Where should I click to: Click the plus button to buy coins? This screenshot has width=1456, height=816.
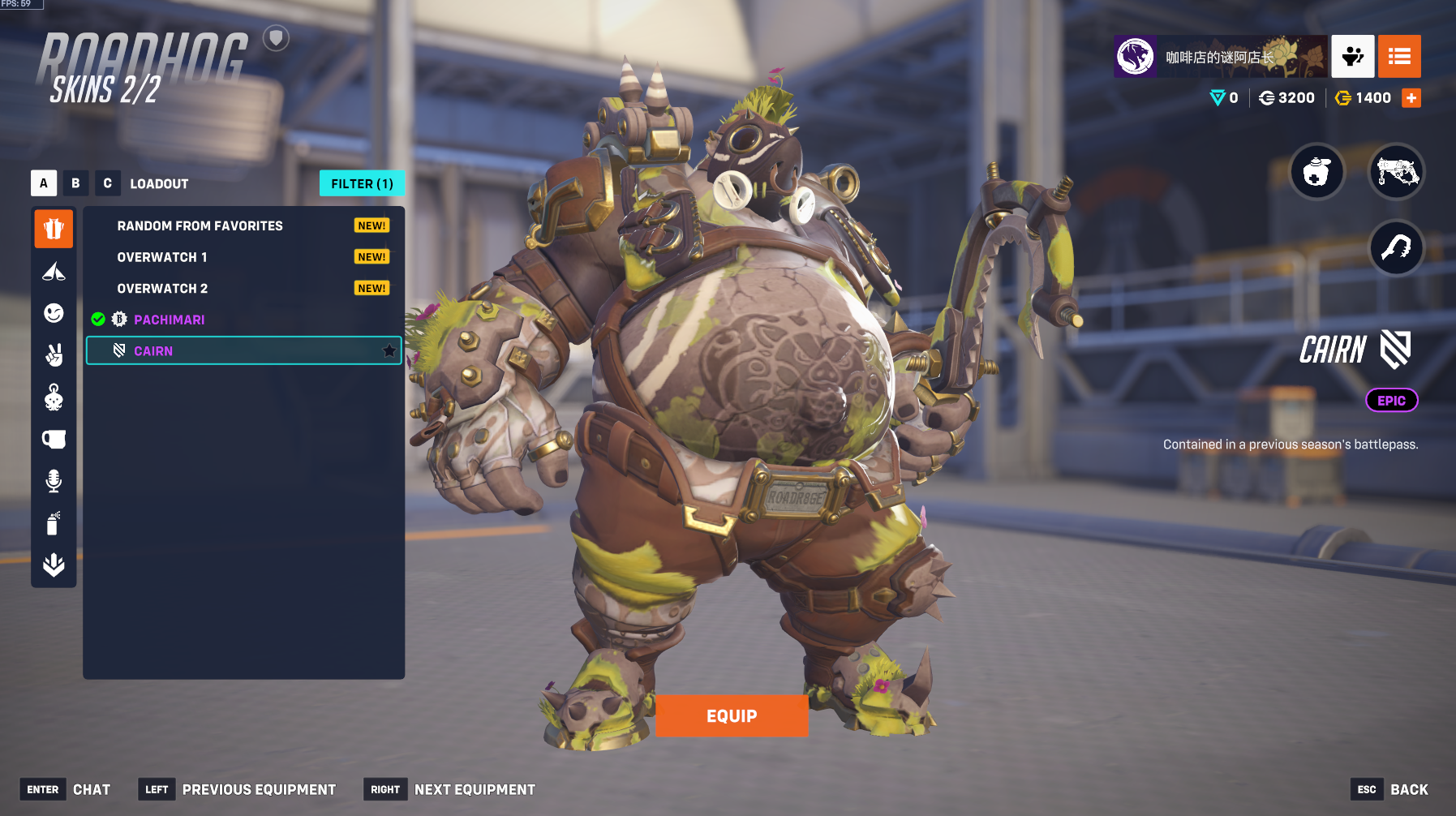pos(1411,98)
